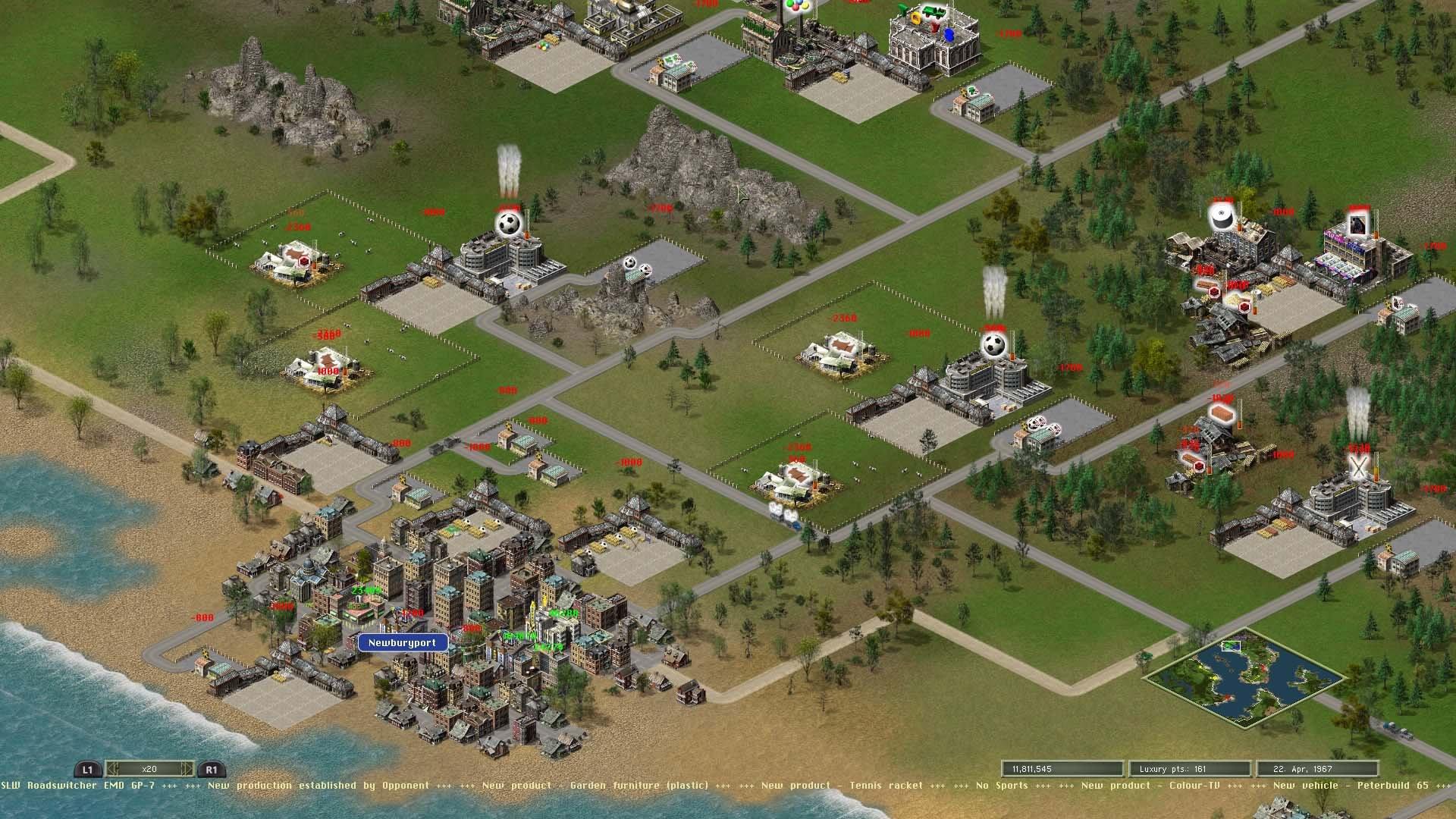Click the R1 button in the bottom toolbar
1456x819 pixels.
coord(212,769)
